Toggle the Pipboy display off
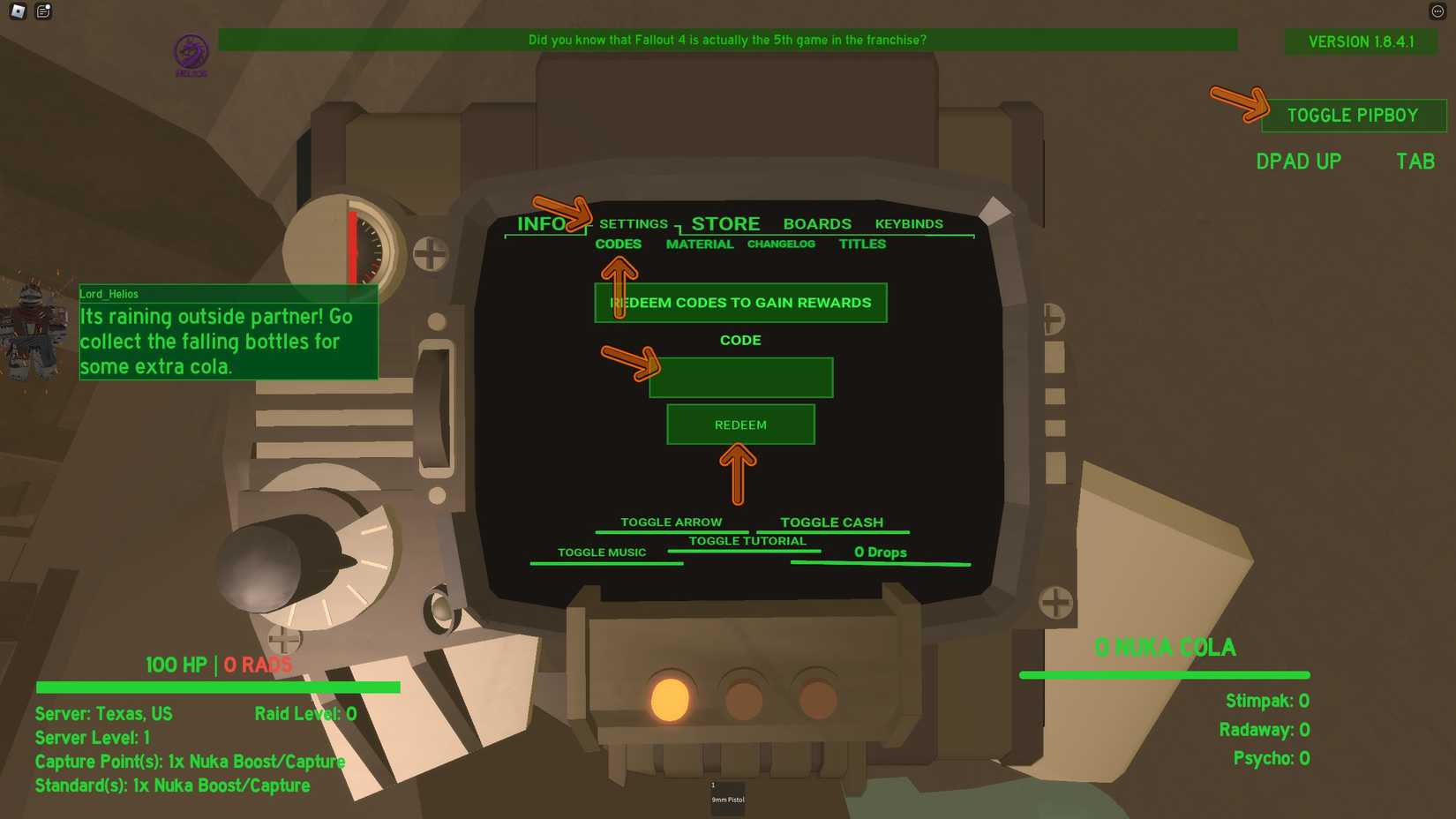Screen dimensions: 1456x819 (1353, 115)
